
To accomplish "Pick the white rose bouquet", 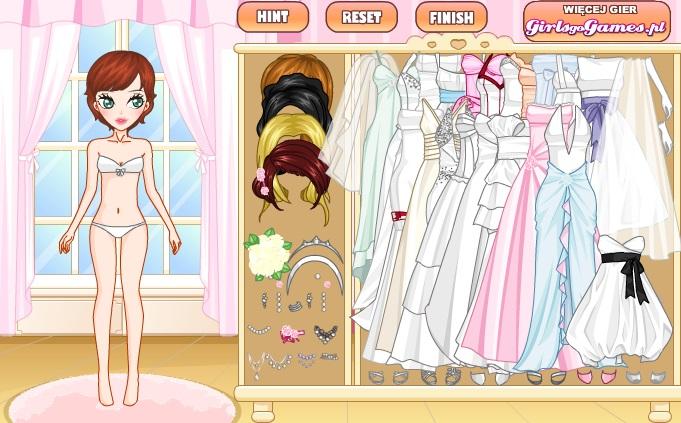I will tap(268, 254).
